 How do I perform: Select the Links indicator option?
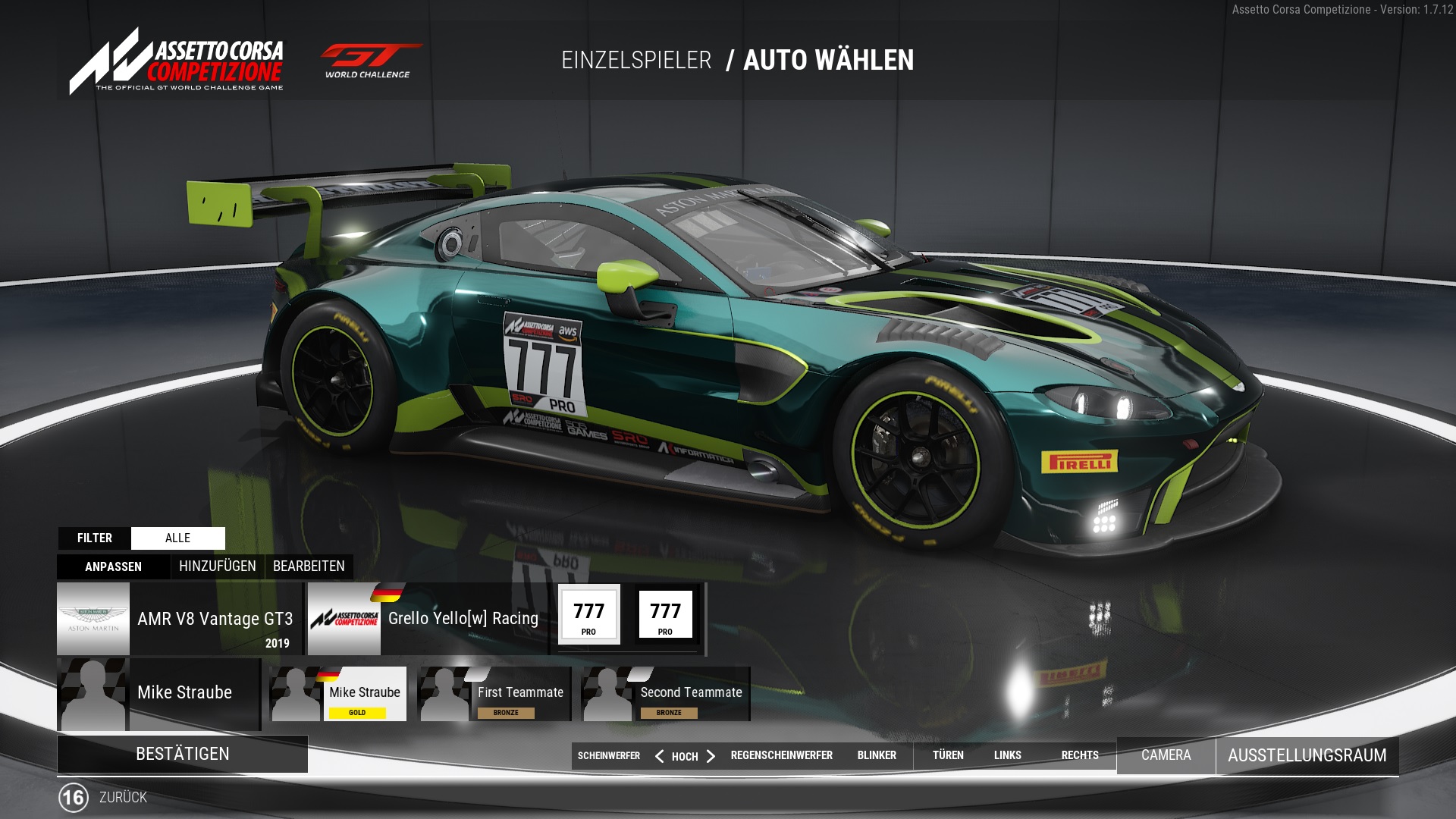[1007, 755]
